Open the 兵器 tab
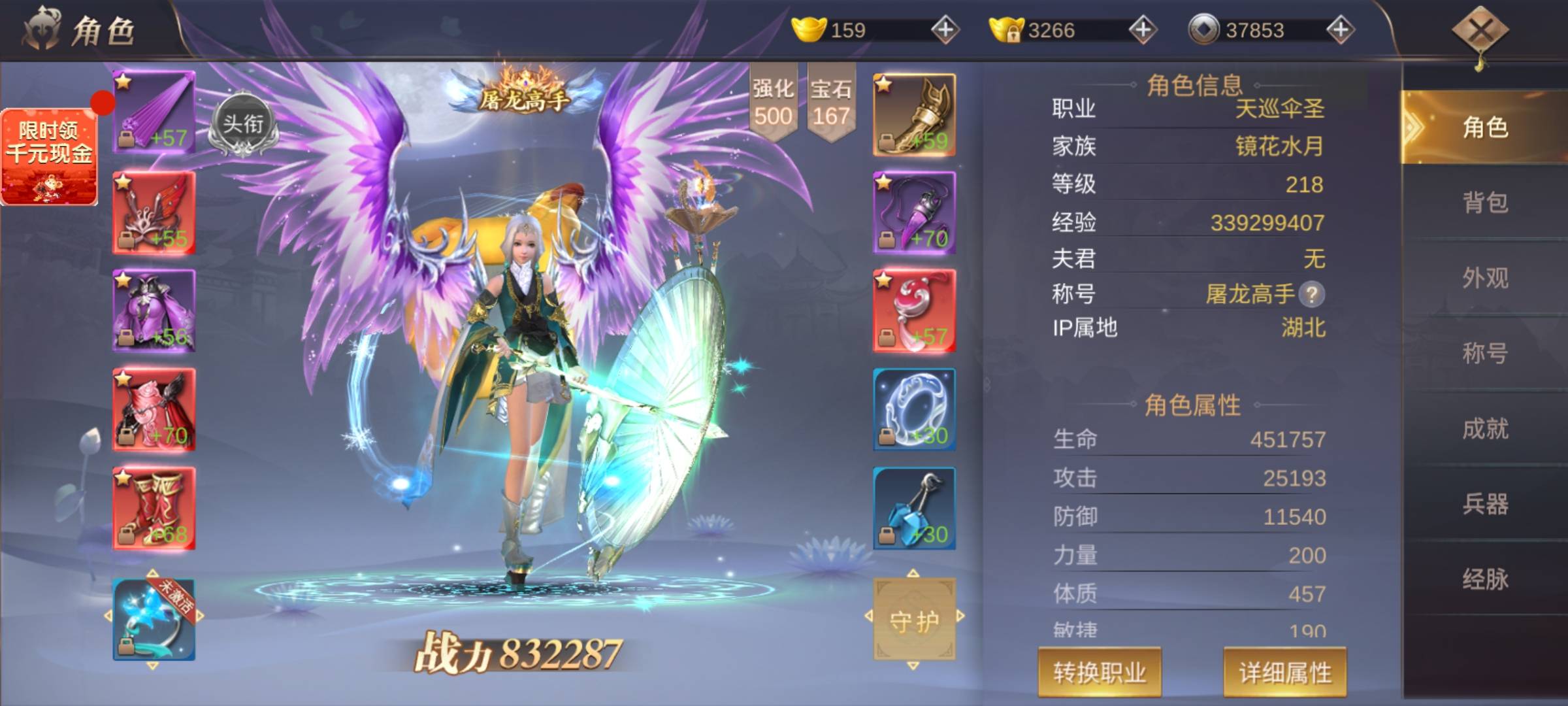 pos(1484,504)
